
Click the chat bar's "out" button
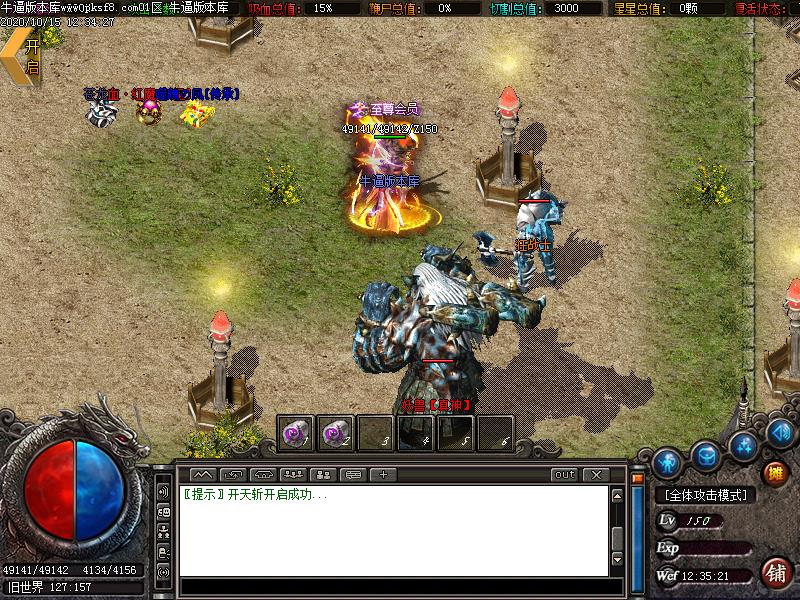tap(565, 474)
